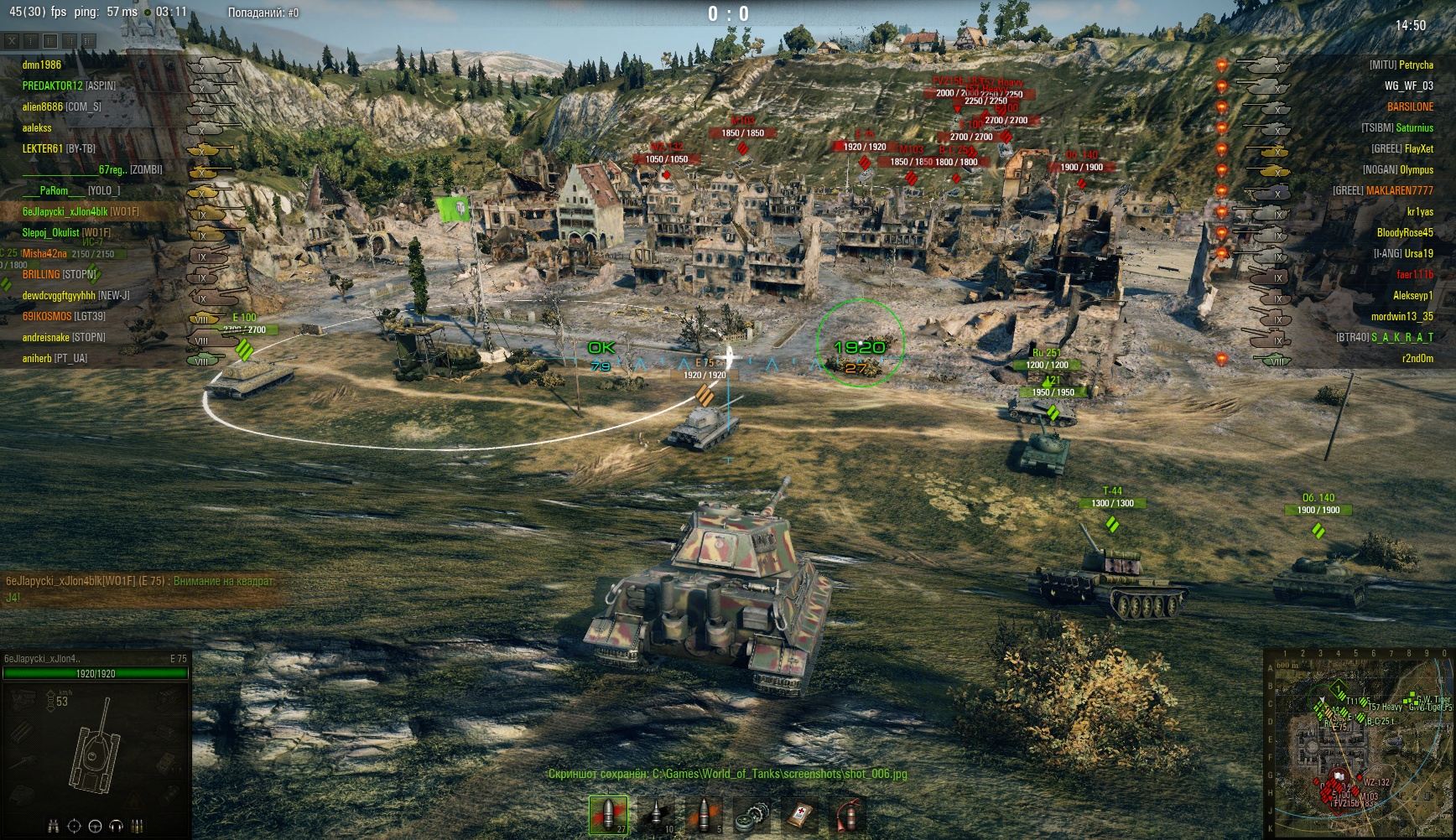Click the headphones radio operator icon
The image size is (1456, 840).
[117, 825]
